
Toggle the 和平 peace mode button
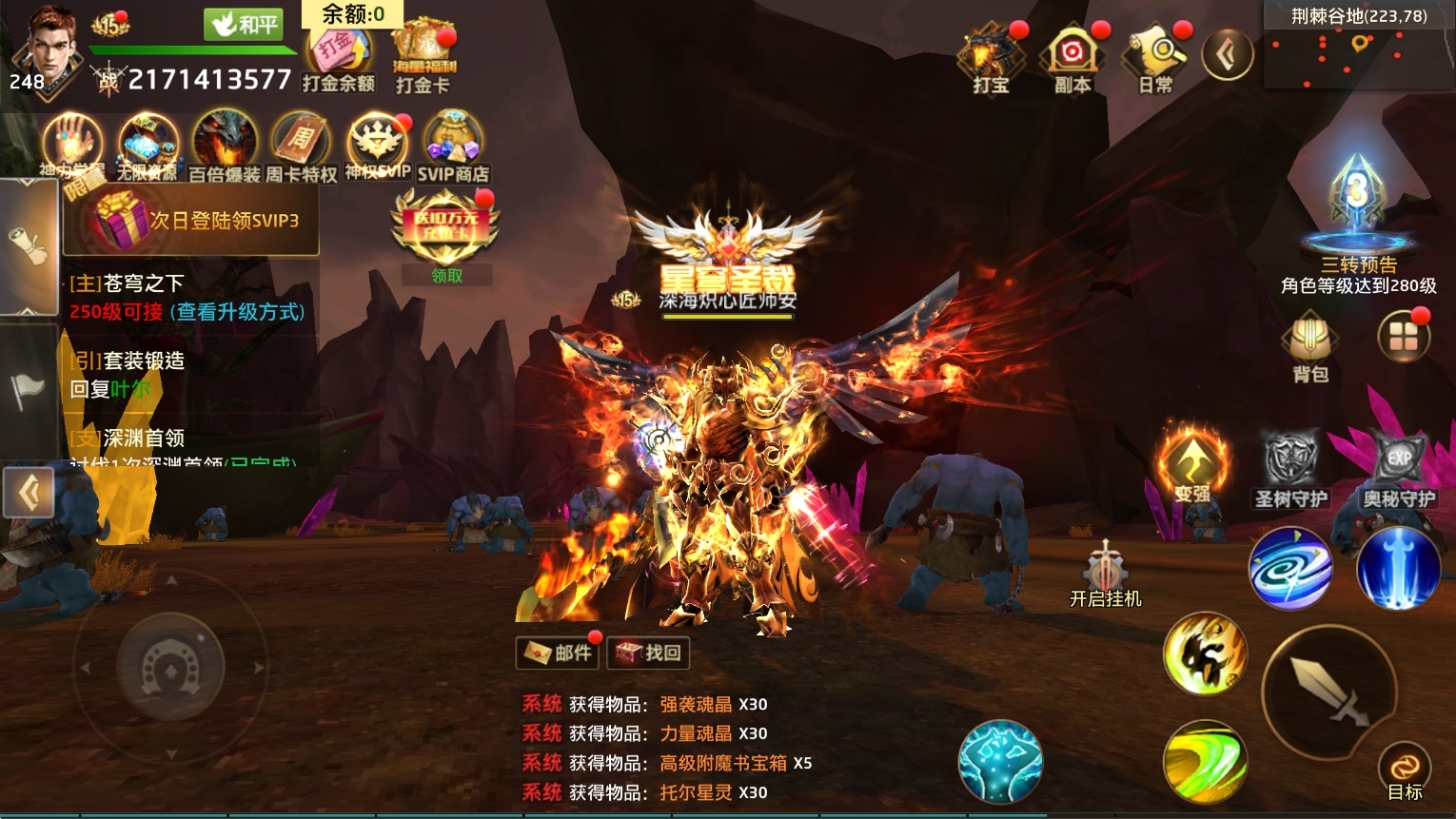pyautogui.click(x=246, y=24)
